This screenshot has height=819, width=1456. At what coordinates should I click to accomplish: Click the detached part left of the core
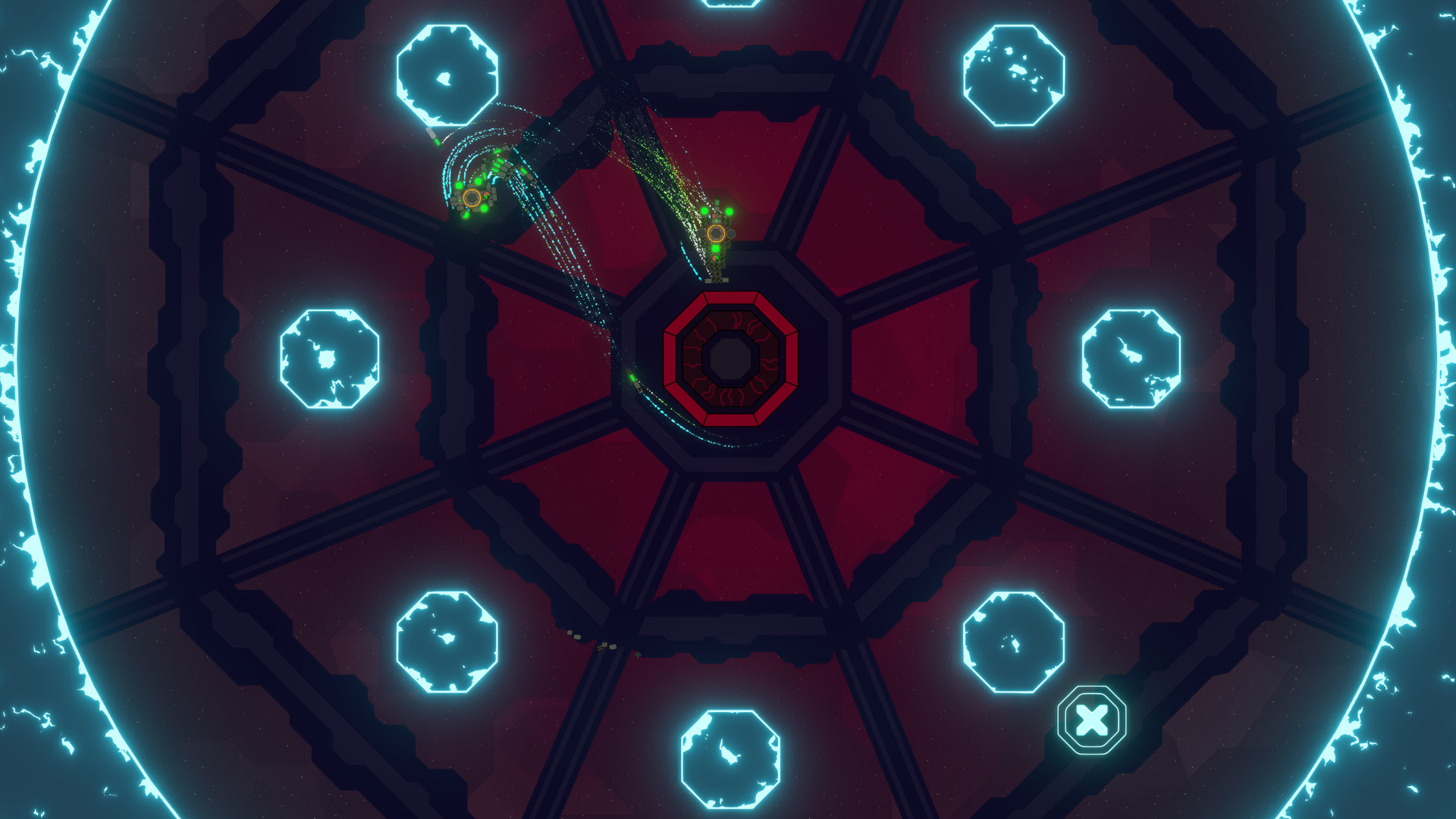pyautogui.click(x=634, y=378)
